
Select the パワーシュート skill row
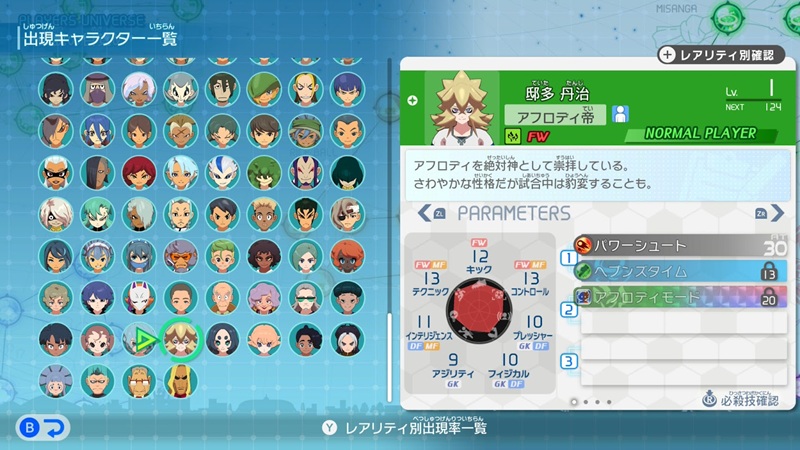[680, 246]
